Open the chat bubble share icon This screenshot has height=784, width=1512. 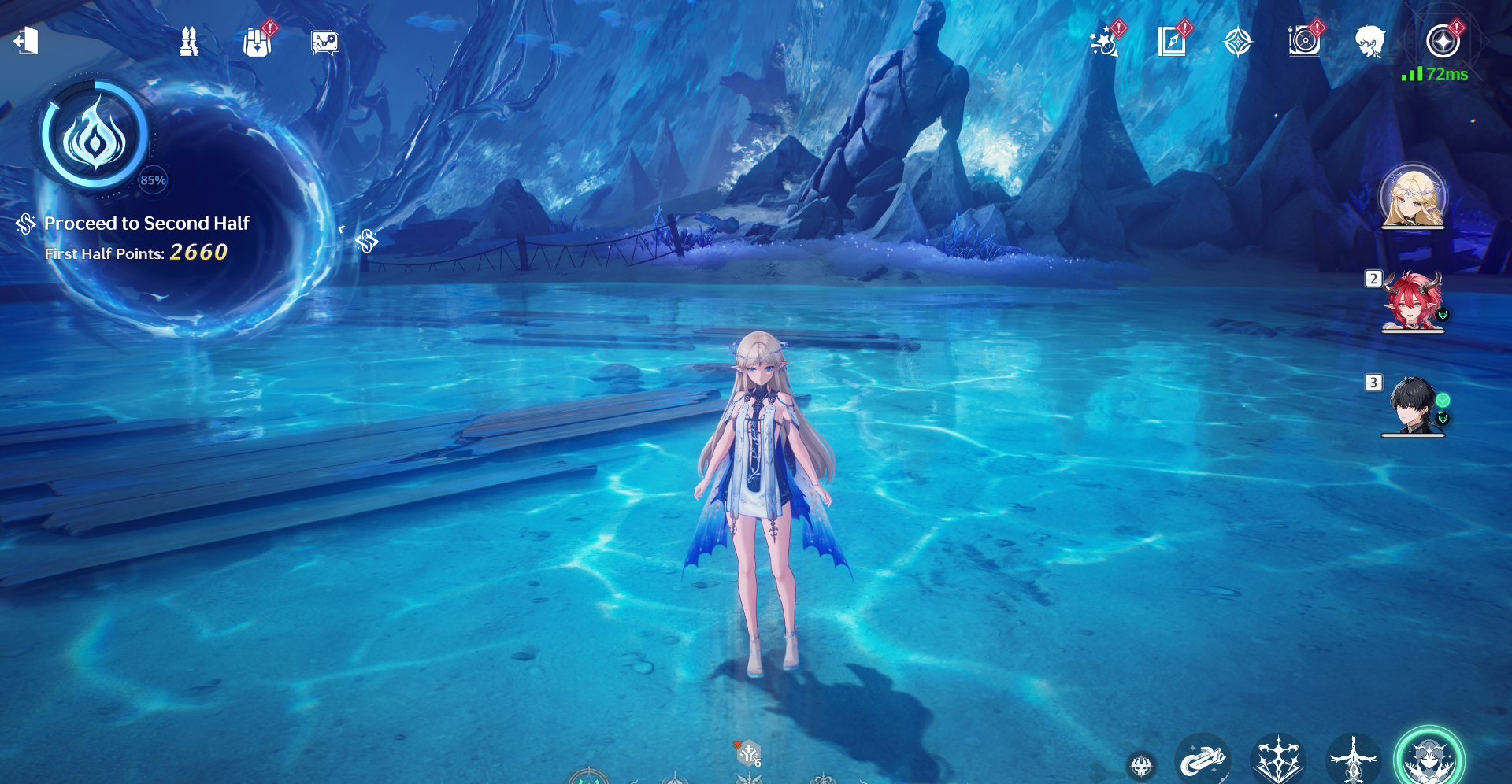tap(324, 43)
